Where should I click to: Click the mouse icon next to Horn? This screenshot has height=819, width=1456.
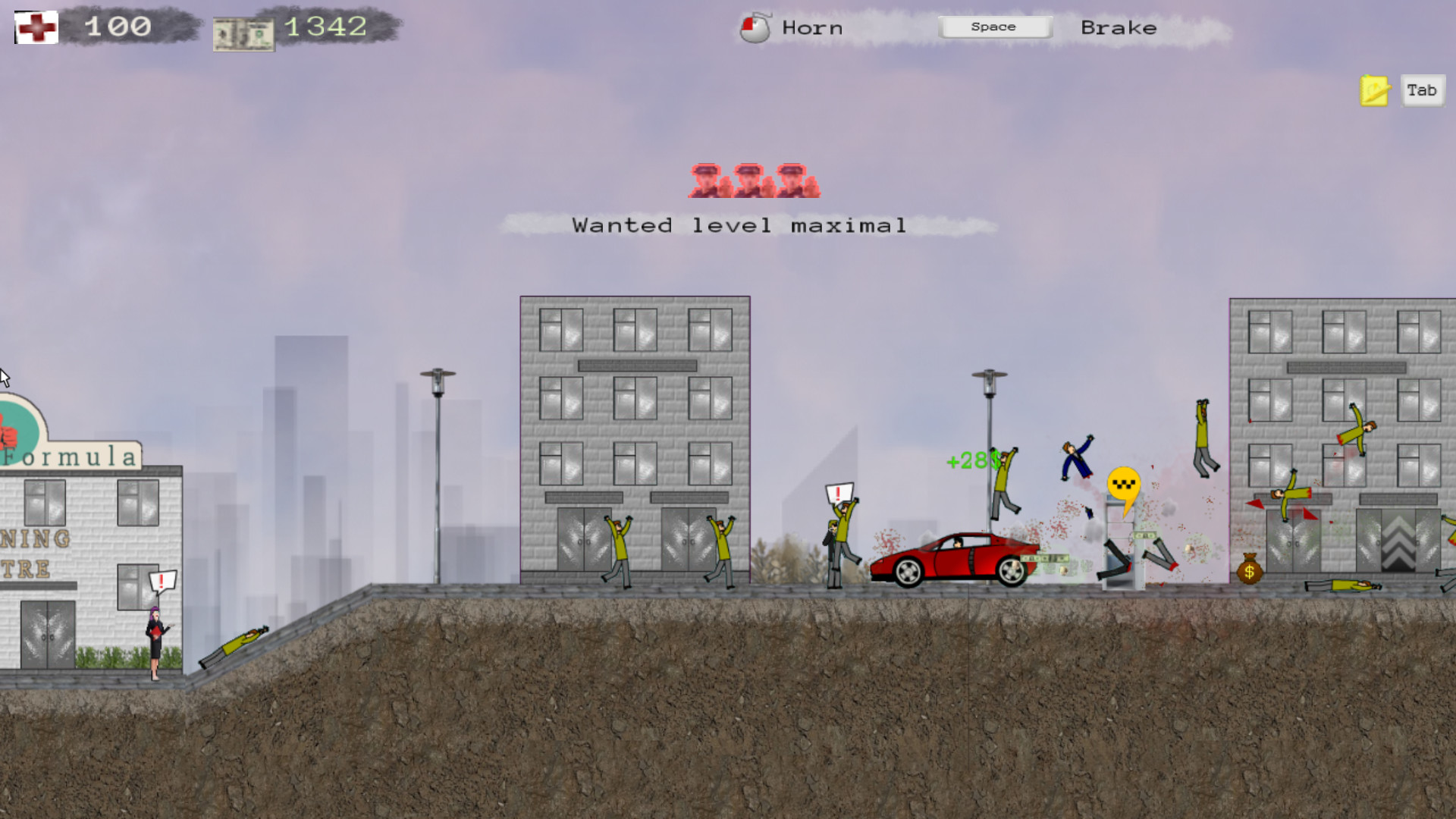pos(756,27)
